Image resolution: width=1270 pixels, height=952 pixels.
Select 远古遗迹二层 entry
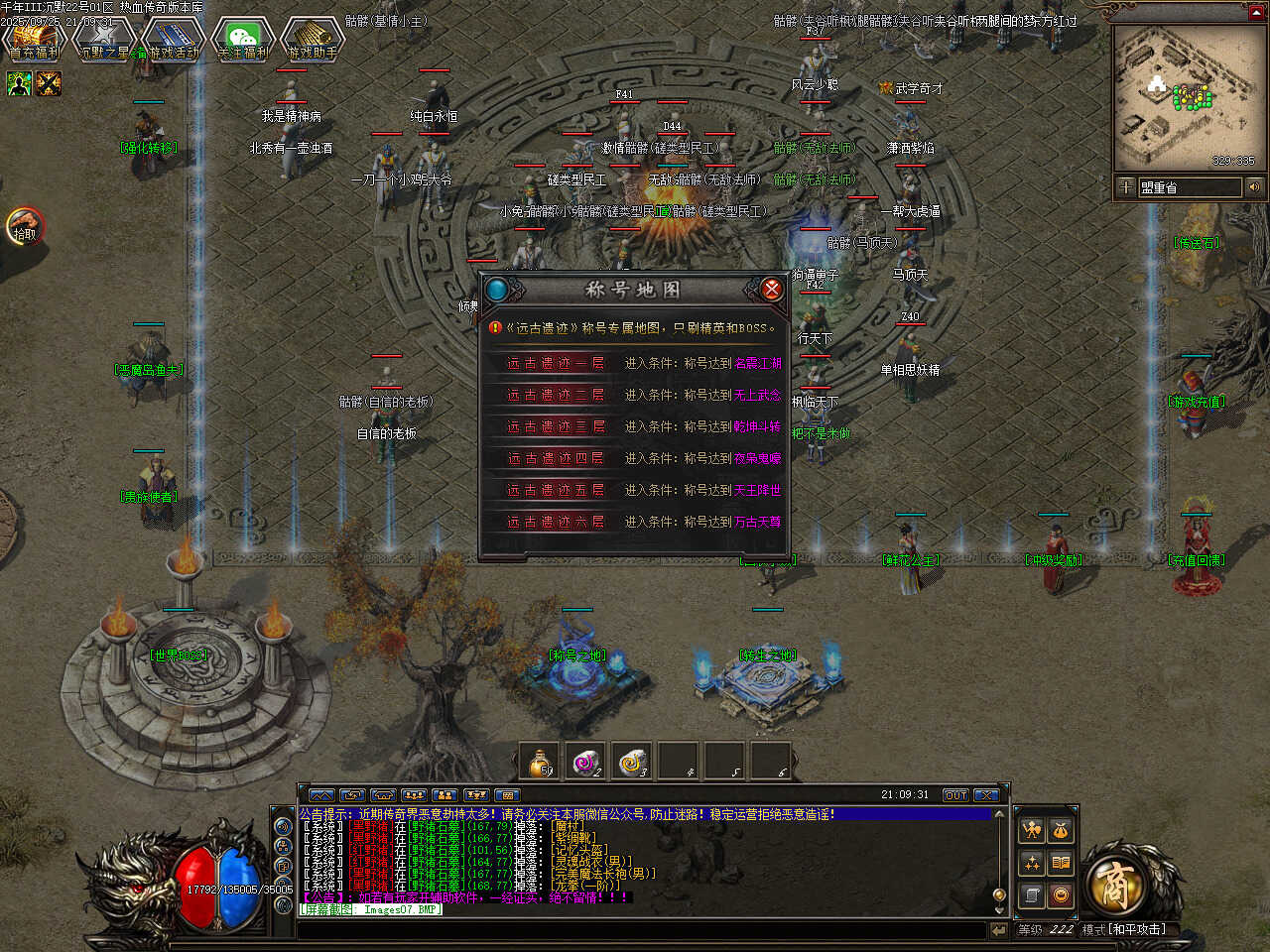(x=556, y=396)
